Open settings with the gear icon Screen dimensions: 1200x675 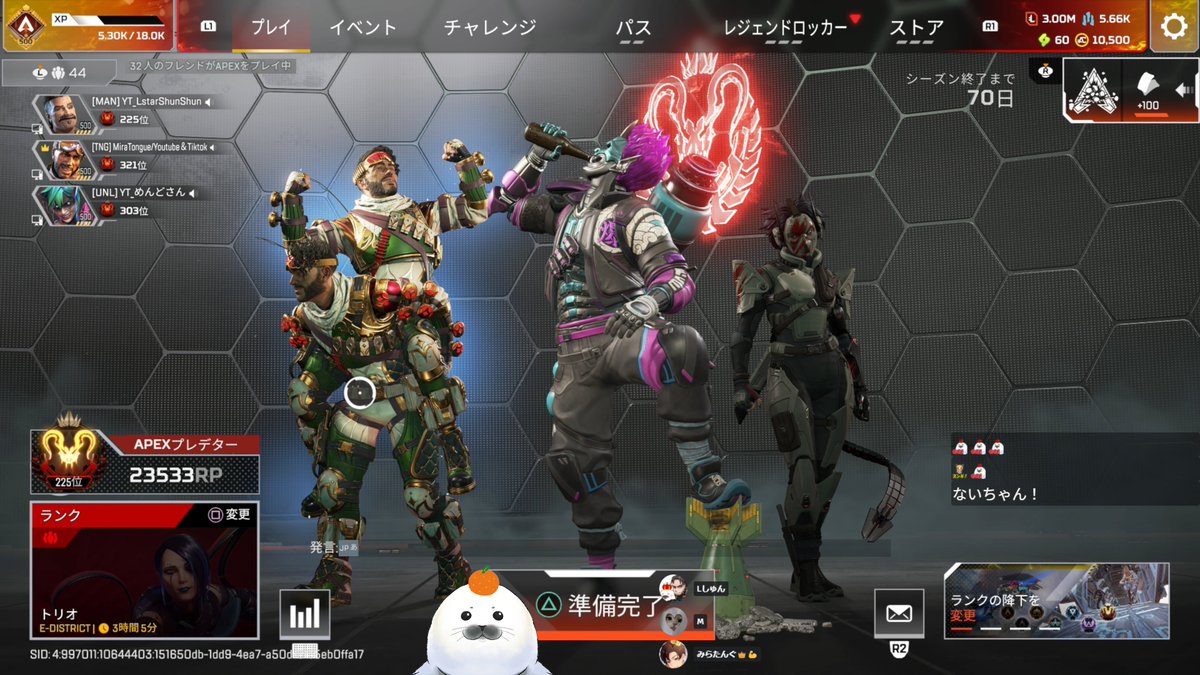tap(1174, 26)
